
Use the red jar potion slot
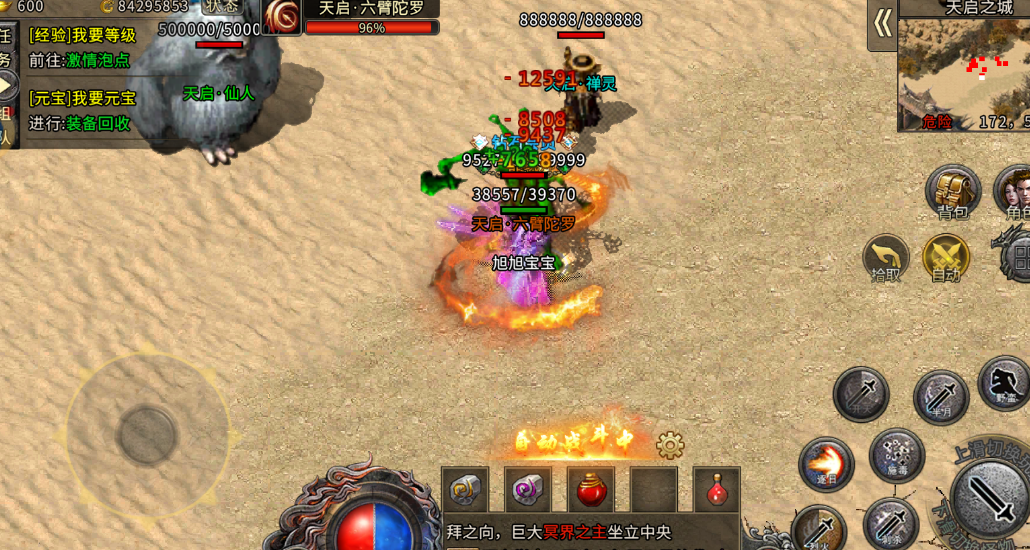pos(591,490)
